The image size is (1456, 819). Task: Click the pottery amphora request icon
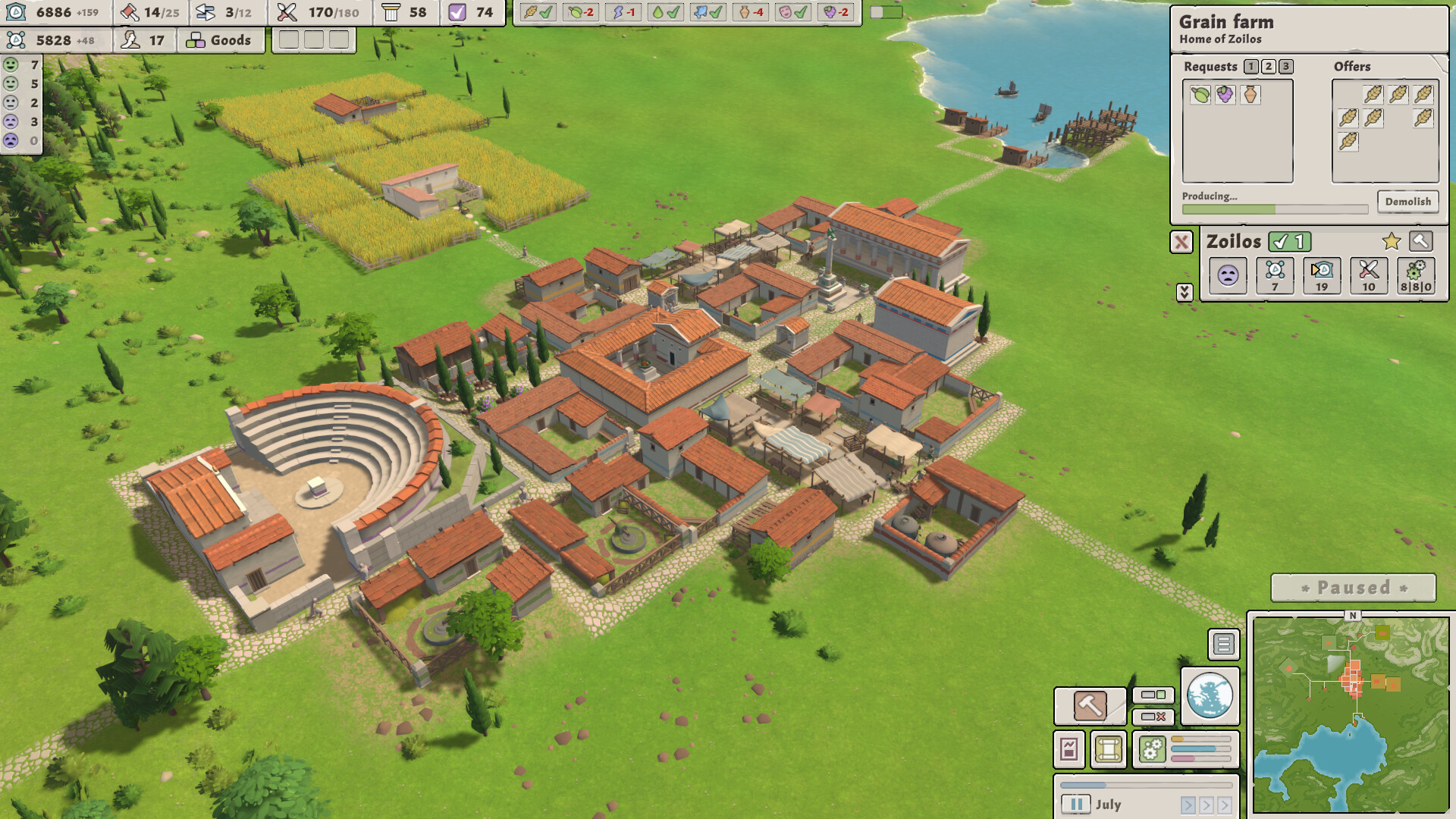(1250, 95)
